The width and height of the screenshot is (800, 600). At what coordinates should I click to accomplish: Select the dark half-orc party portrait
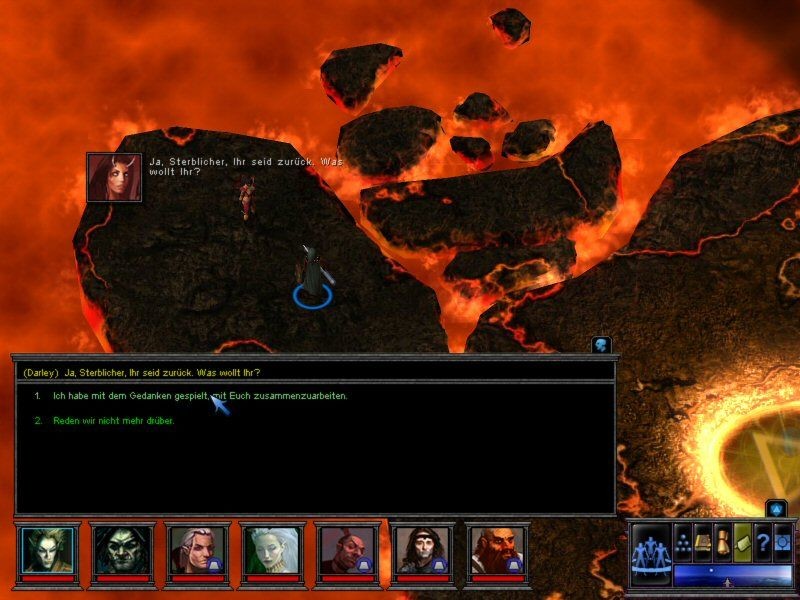(x=122, y=549)
